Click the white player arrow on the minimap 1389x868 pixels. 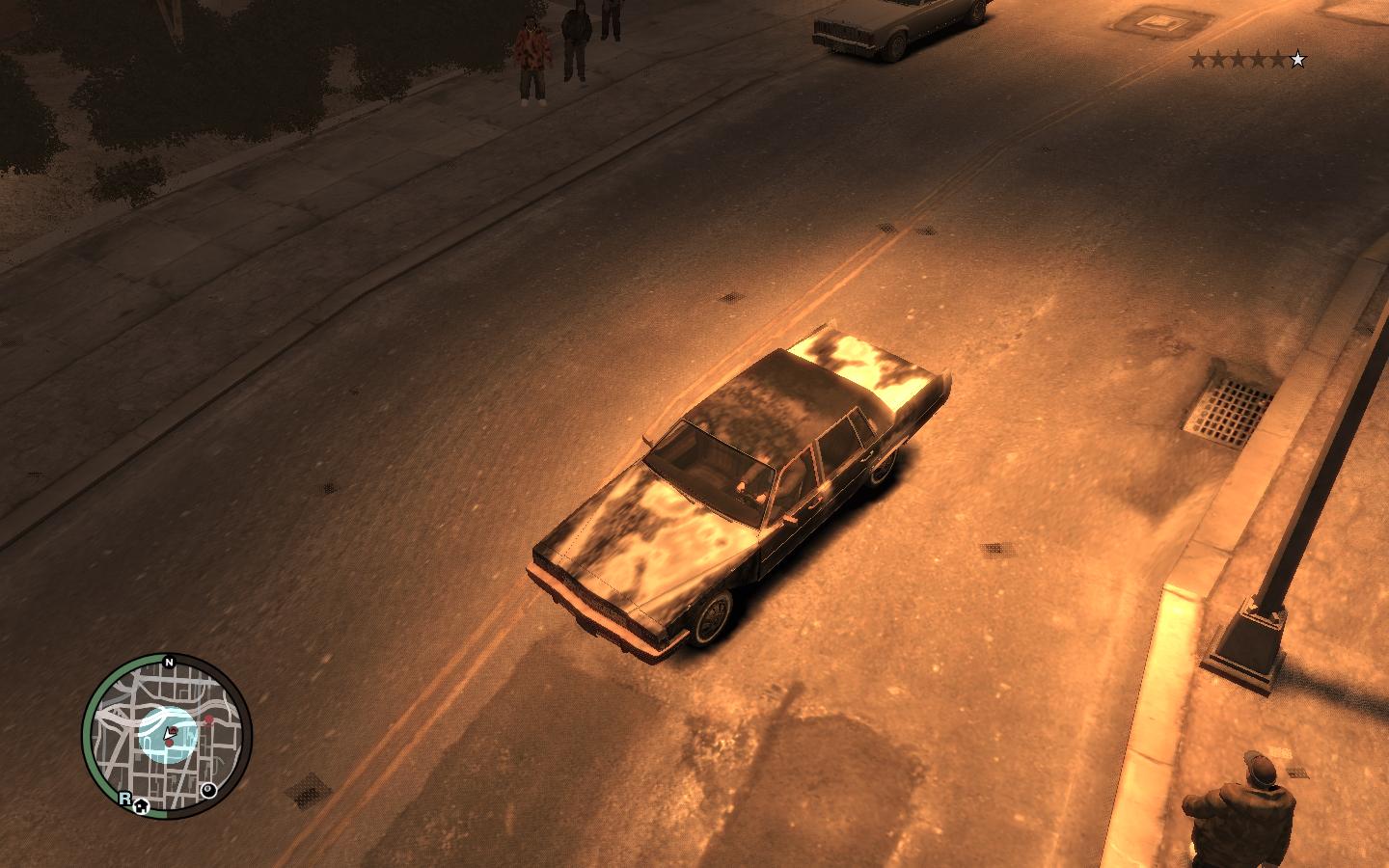tap(170, 735)
